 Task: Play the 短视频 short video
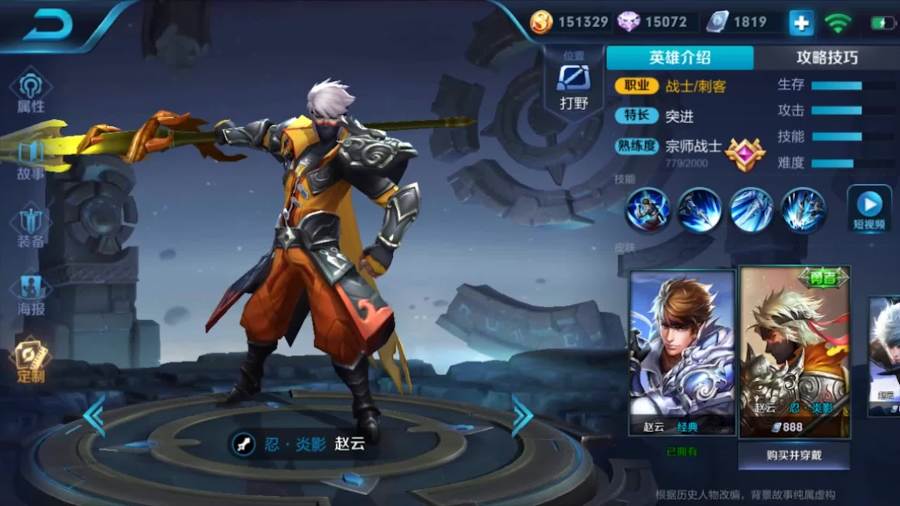click(868, 209)
